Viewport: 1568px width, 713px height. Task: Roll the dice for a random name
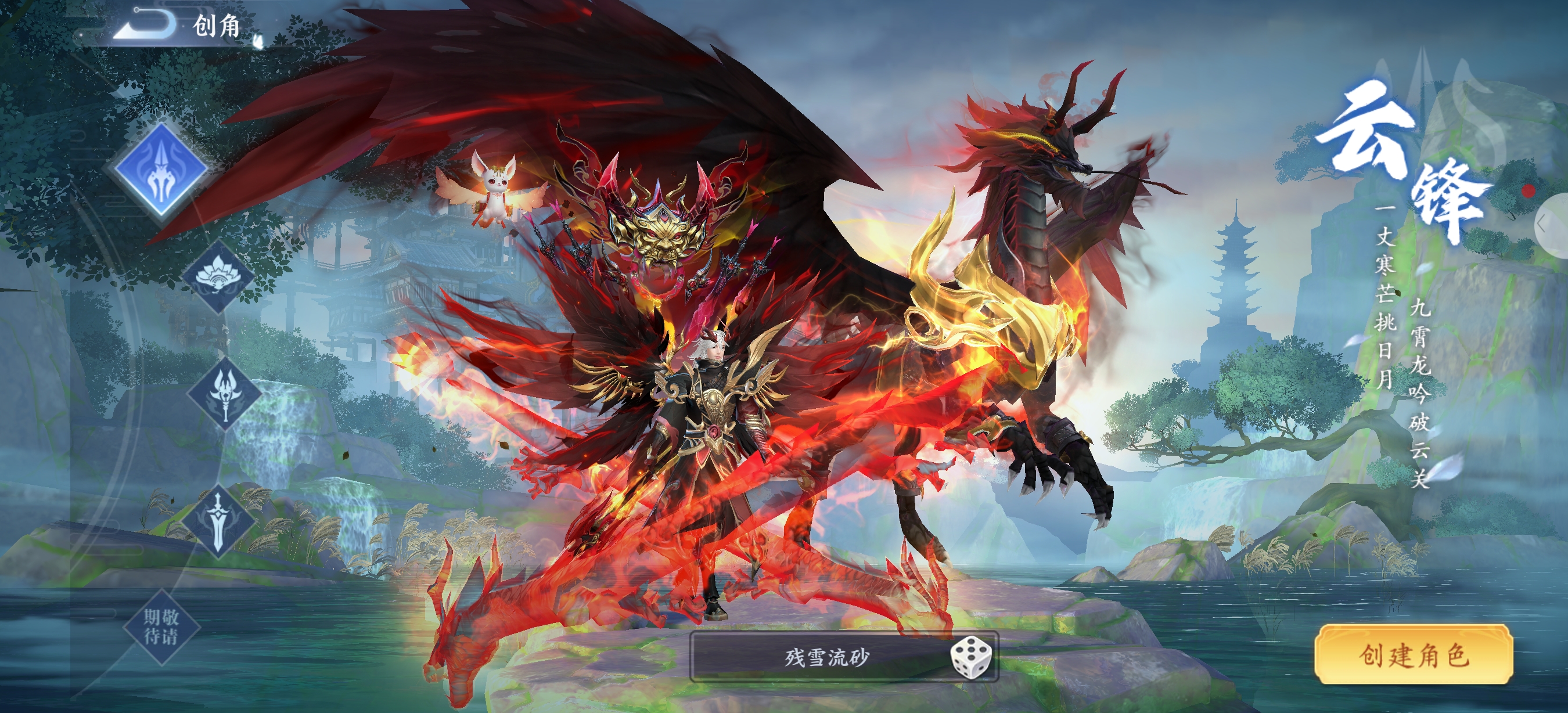pyautogui.click(x=970, y=657)
